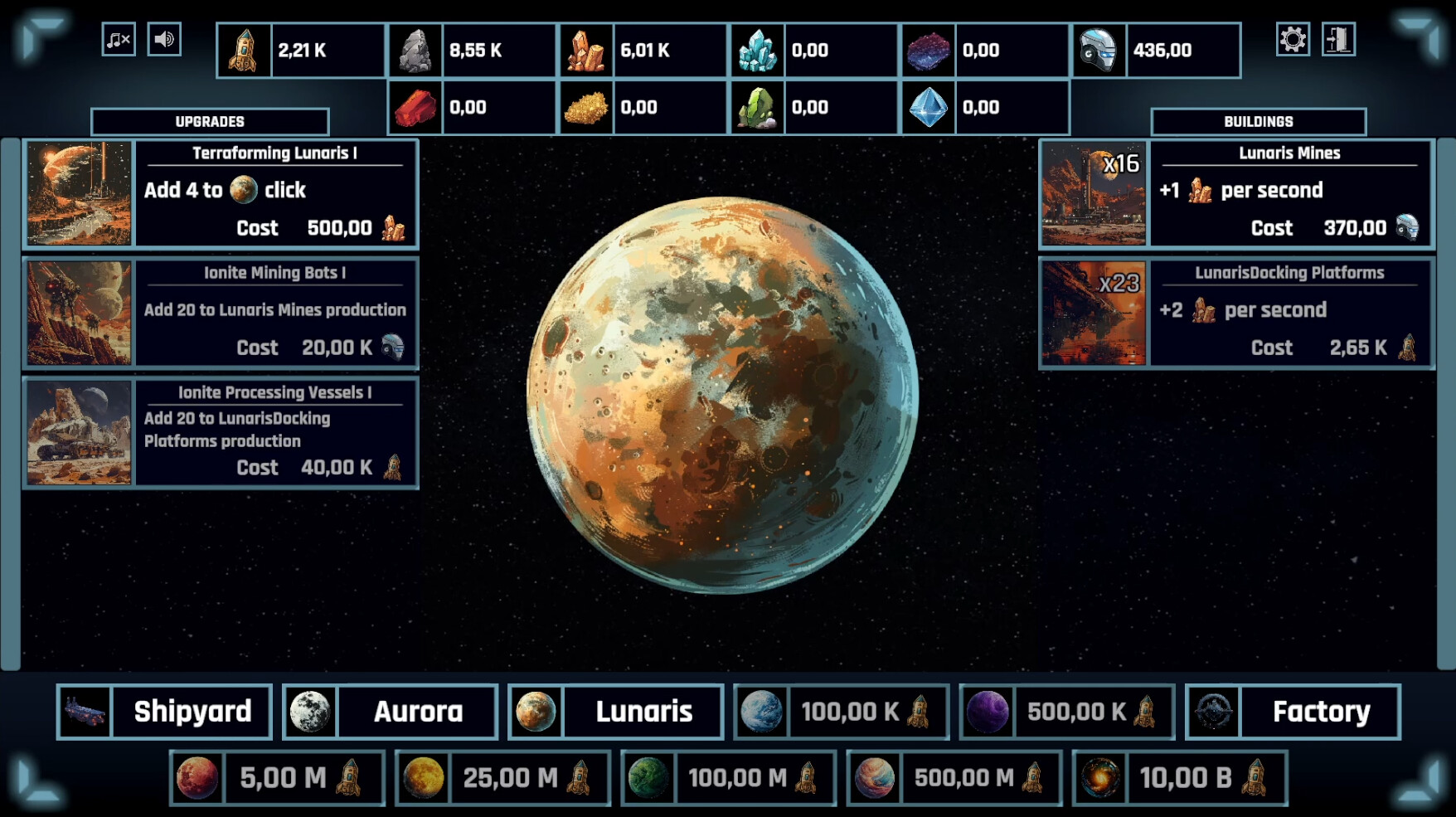Click the robot head currency icon showing 436,00
1456x817 pixels.
pos(1101,50)
